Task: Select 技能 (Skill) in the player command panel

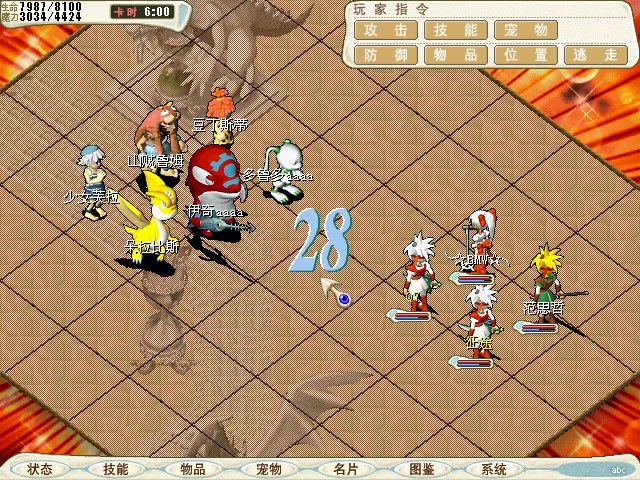Action: (x=455, y=30)
